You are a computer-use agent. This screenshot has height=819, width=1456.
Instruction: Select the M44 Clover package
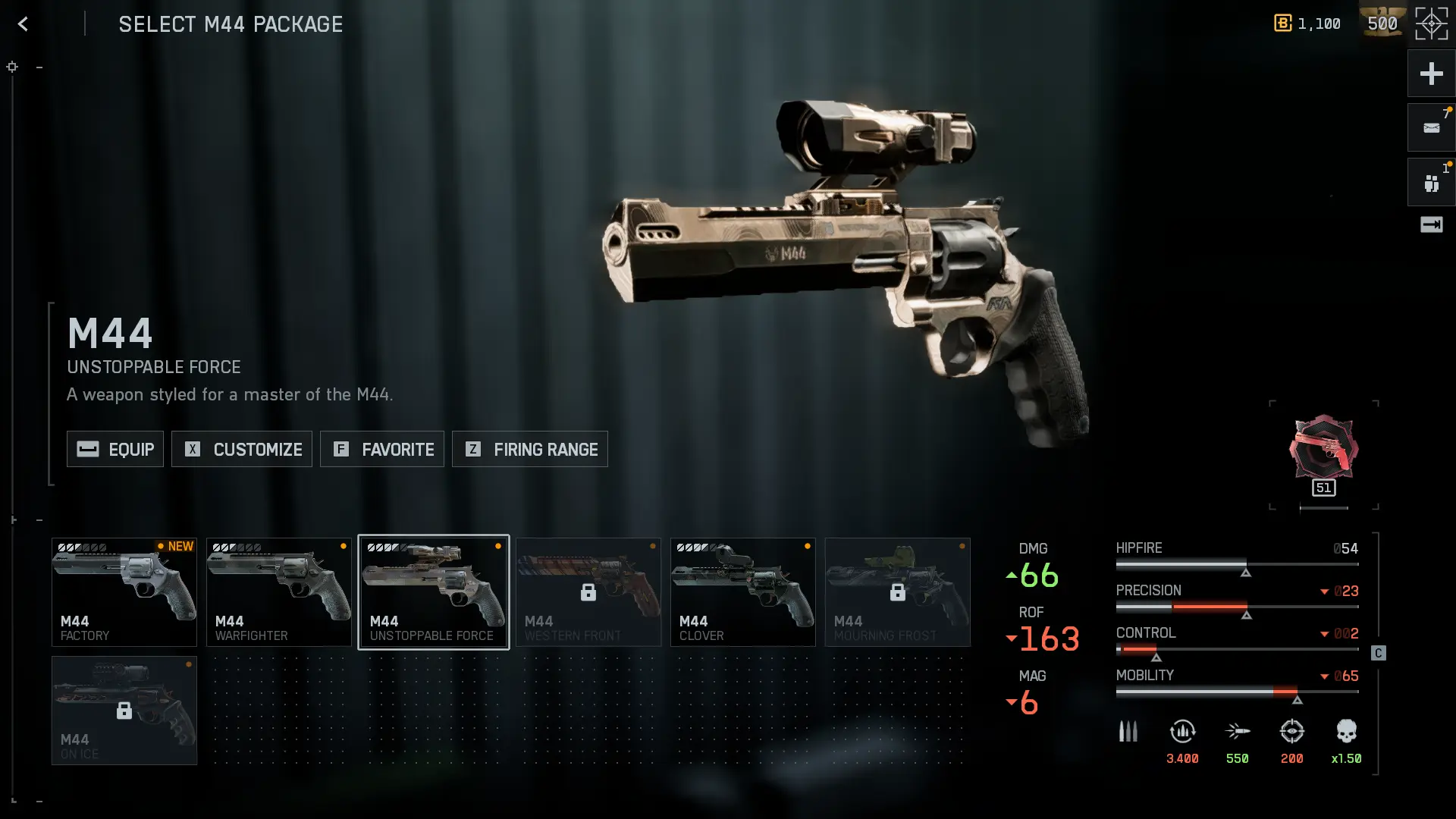coord(743,592)
